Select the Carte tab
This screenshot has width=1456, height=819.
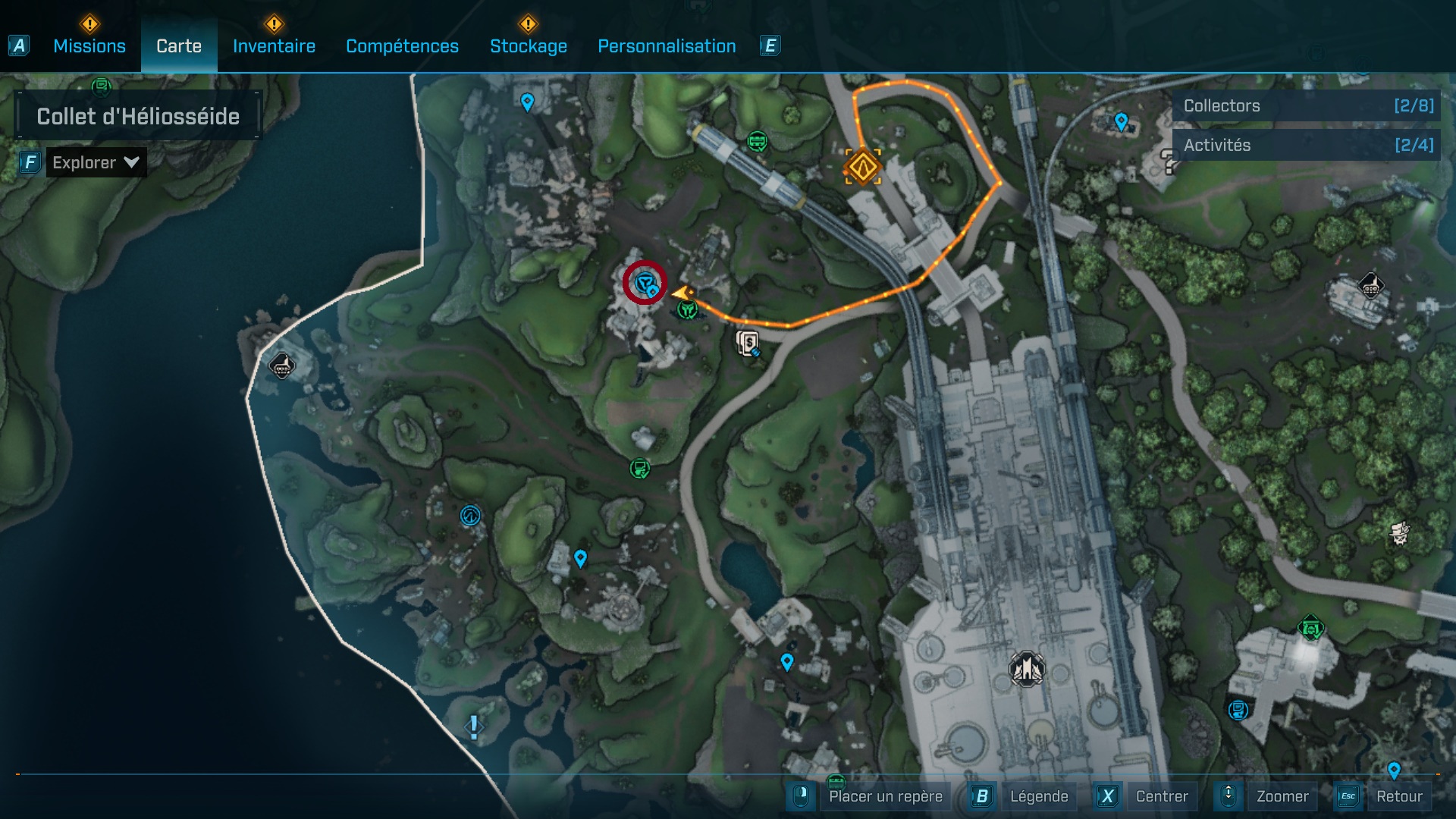click(x=179, y=46)
